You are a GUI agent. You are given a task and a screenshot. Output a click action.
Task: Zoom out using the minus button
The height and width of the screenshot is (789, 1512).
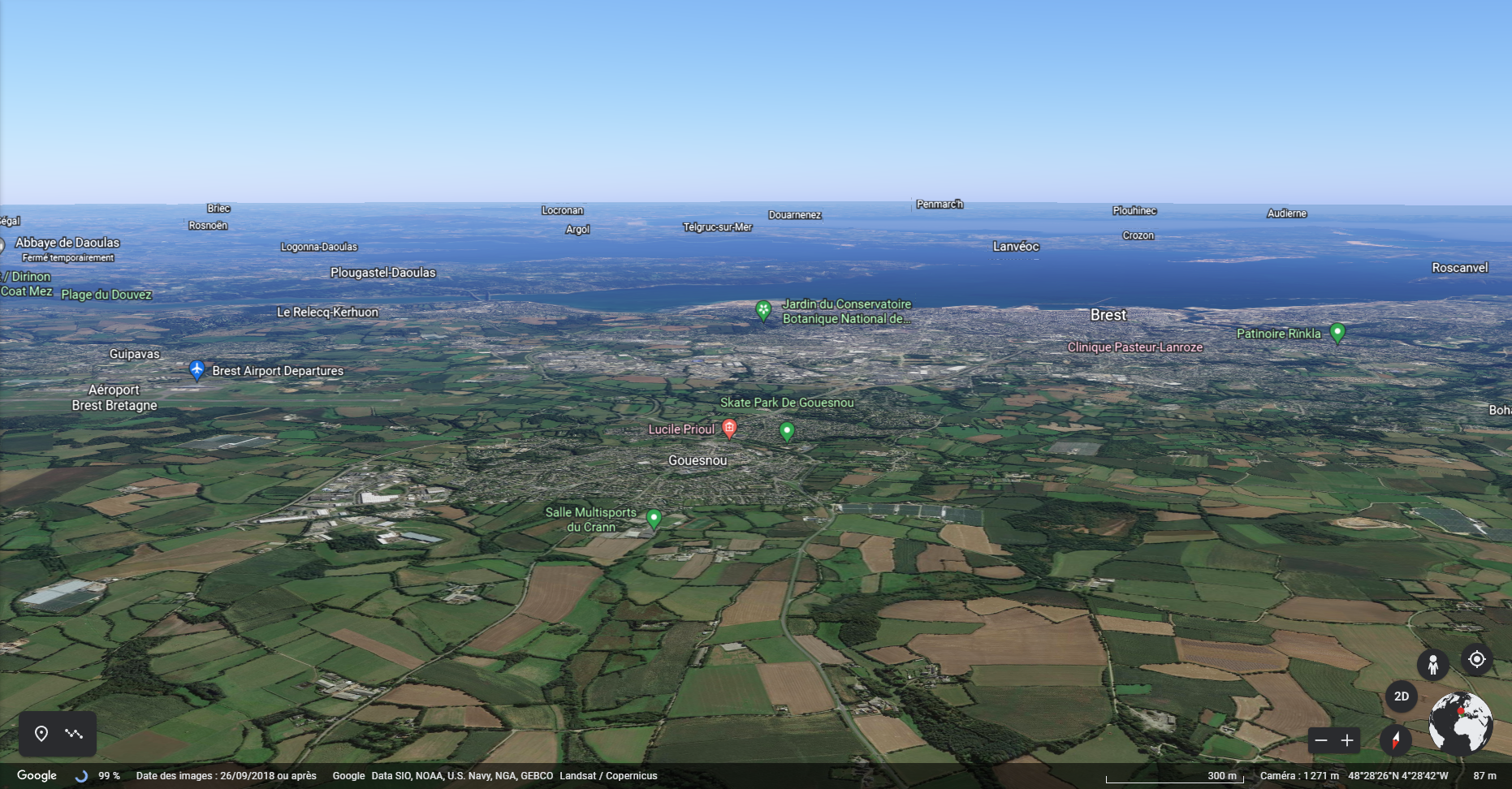tap(1320, 739)
